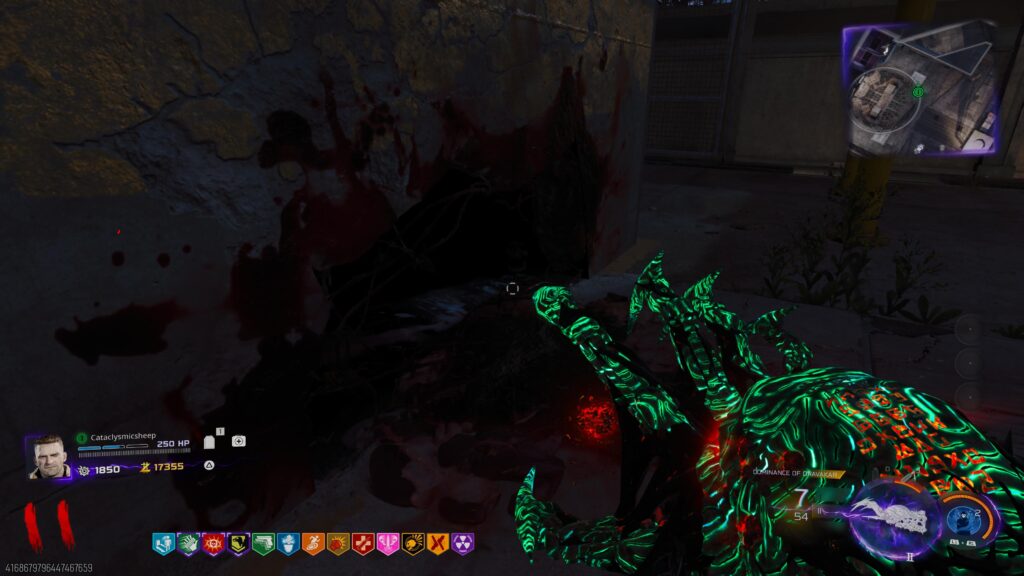The width and height of the screenshot is (1024, 576).
Task: Click the orange perk with red X
Action: pyautogui.click(x=438, y=544)
